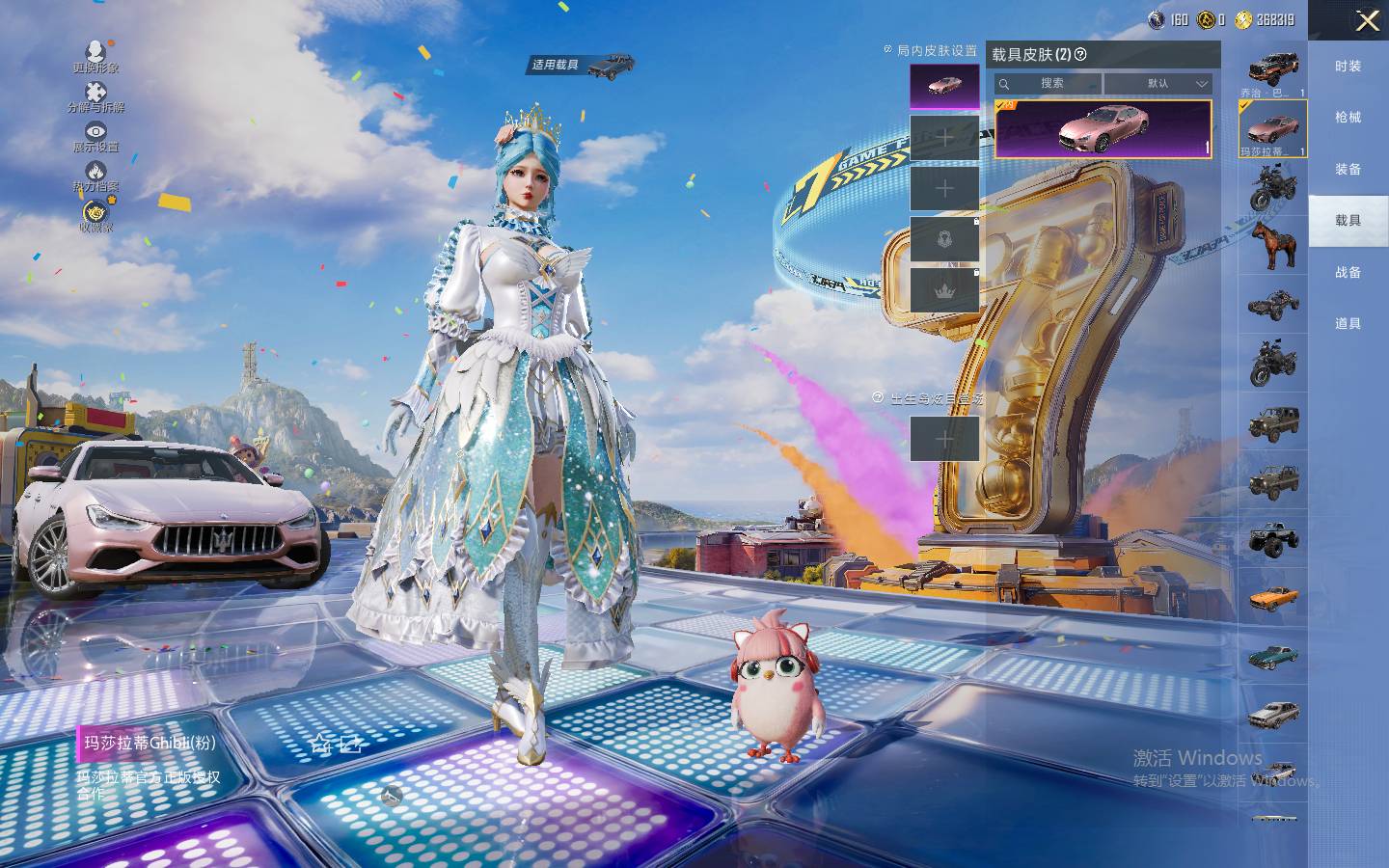Choose the horse in the vehicle list
The height and width of the screenshot is (868, 1389).
point(1272,245)
